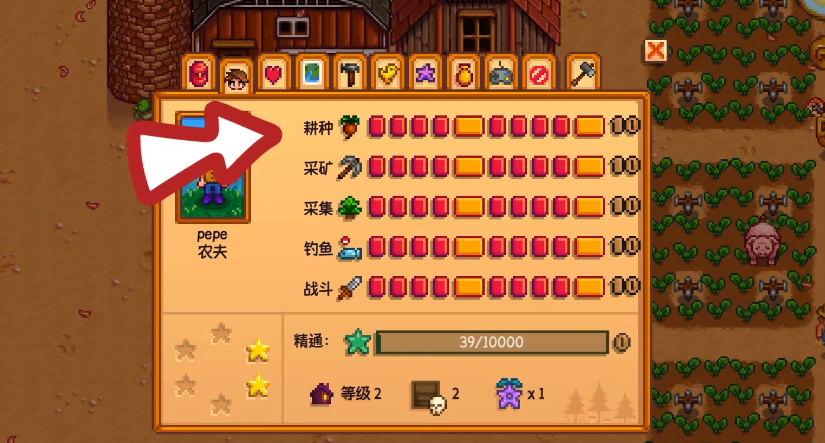Select the character face skills tab
Image resolution: width=825 pixels, height=443 pixels.
[236, 76]
